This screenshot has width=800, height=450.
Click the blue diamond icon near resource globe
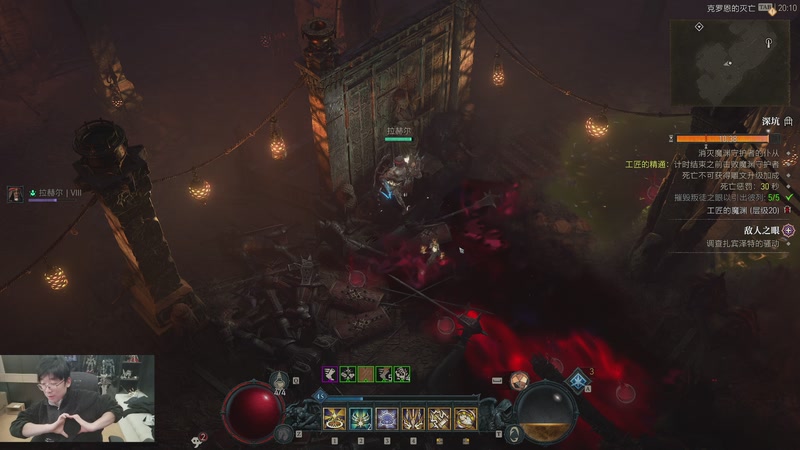point(578,379)
